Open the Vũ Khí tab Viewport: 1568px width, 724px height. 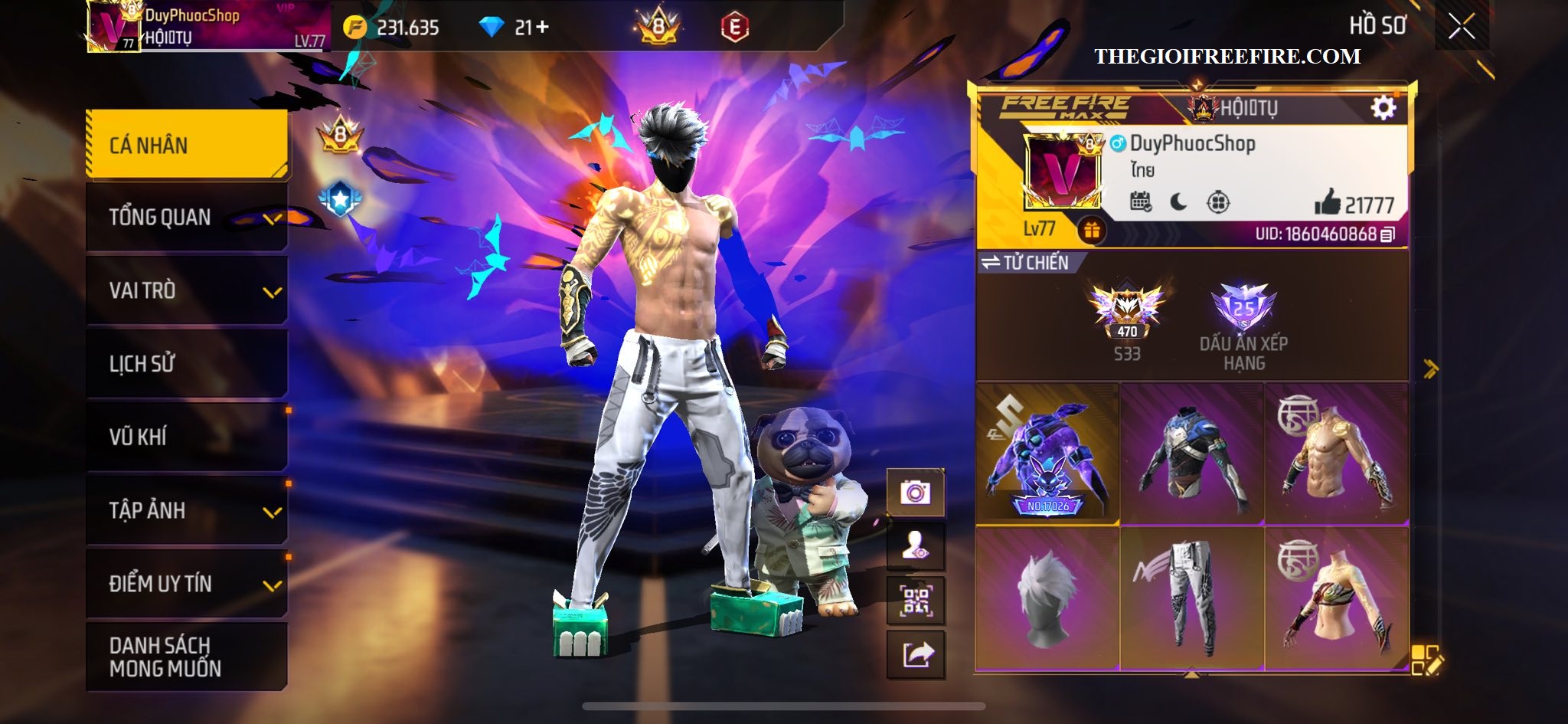[187, 437]
